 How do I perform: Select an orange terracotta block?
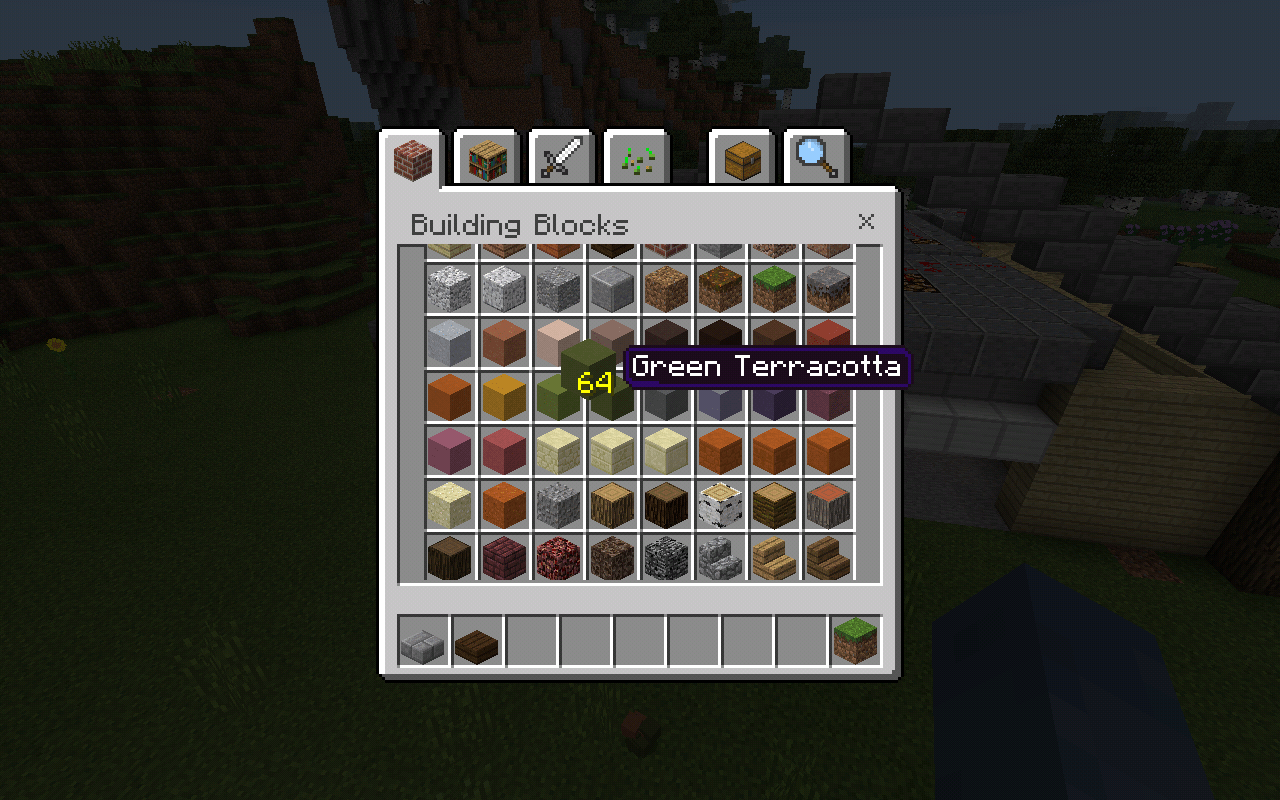(x=449, y=394)
